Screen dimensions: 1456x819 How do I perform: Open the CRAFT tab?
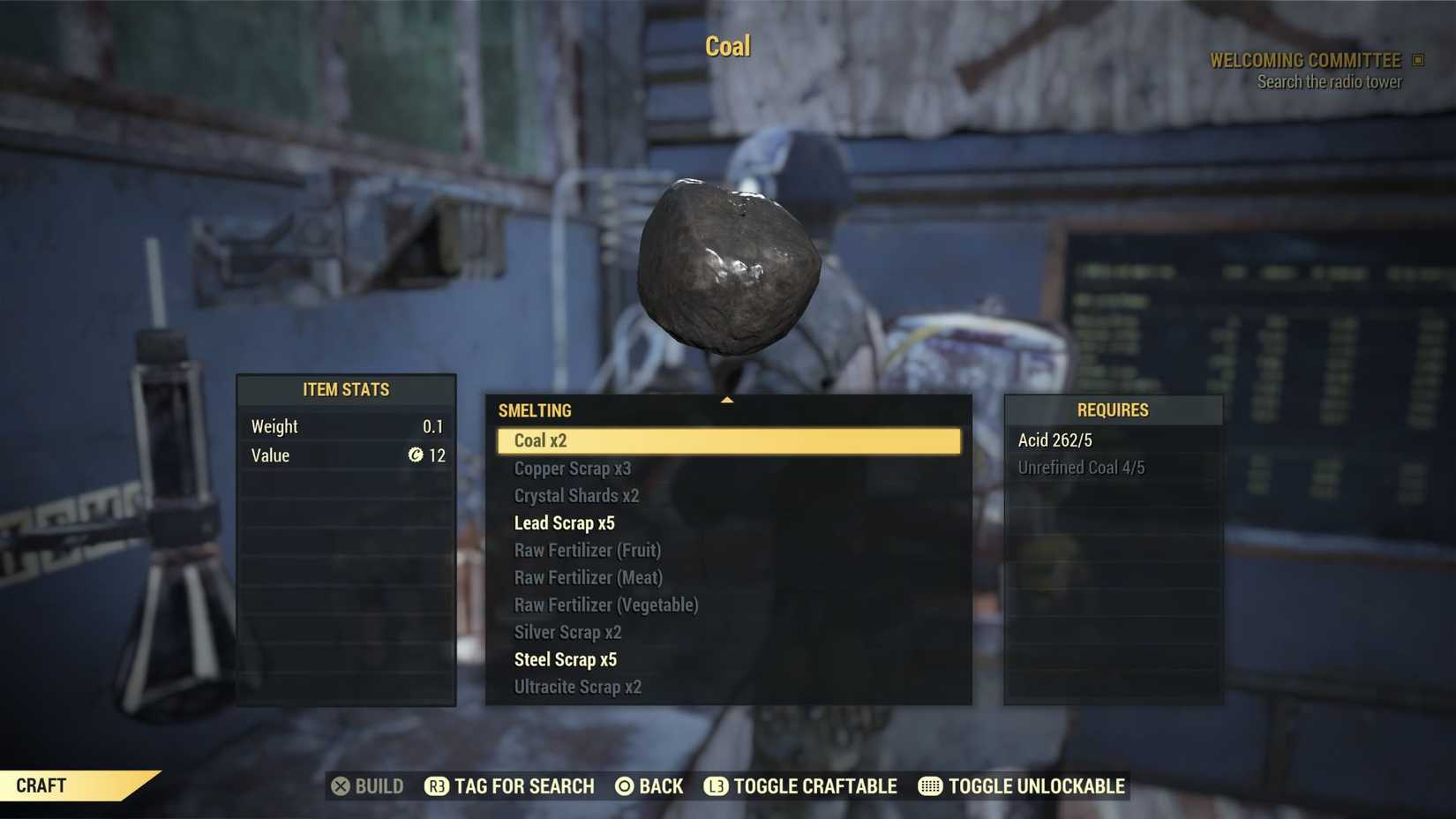(x=40, y=785)
